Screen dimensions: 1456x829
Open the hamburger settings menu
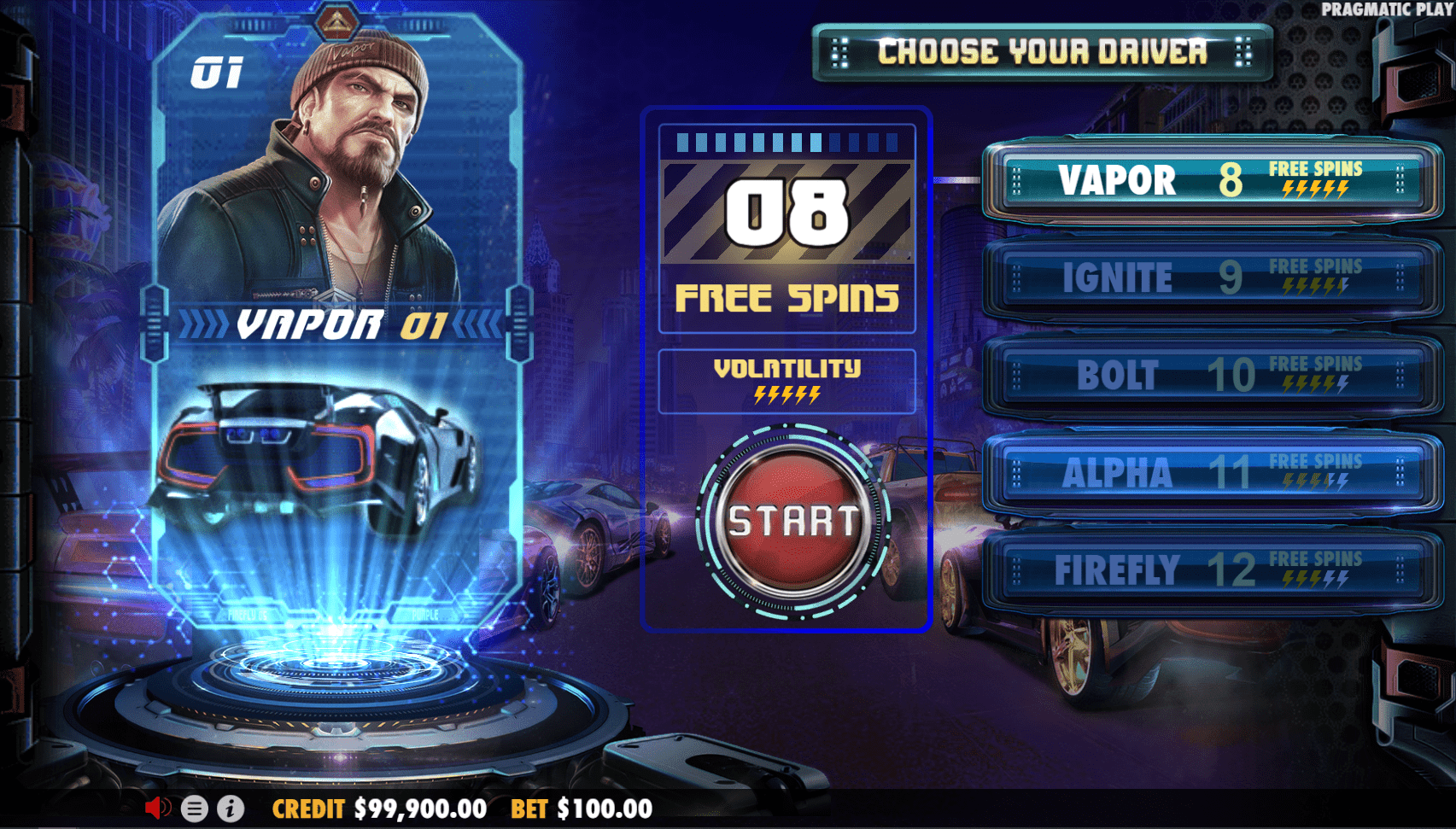coord(194,809)
